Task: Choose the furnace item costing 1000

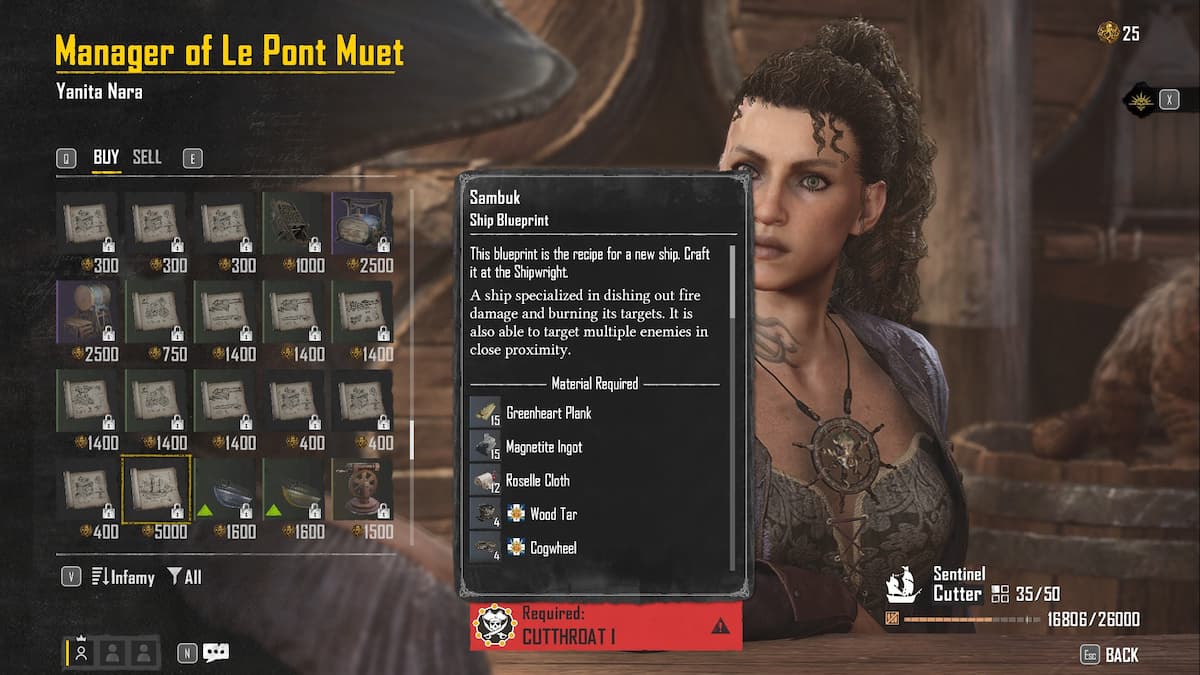Action: pyautogui.click(x=293, y=223)
